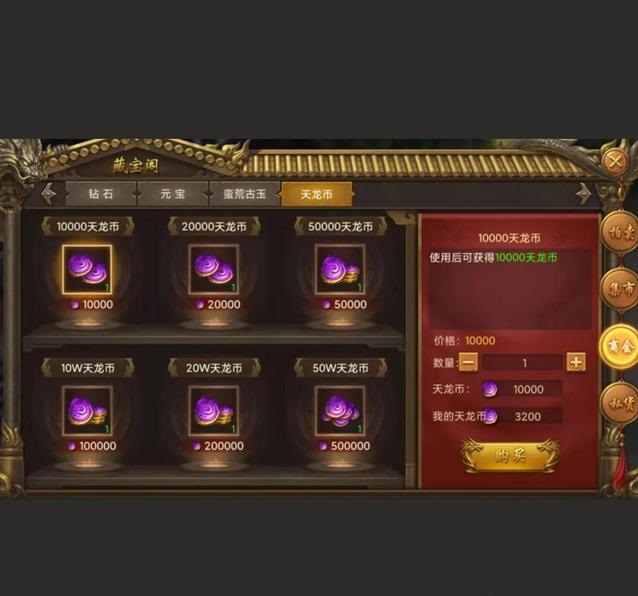Select the 蛮荒古玉 tab
This screenshot has width=638, height=596.
(x=244, y=193)
